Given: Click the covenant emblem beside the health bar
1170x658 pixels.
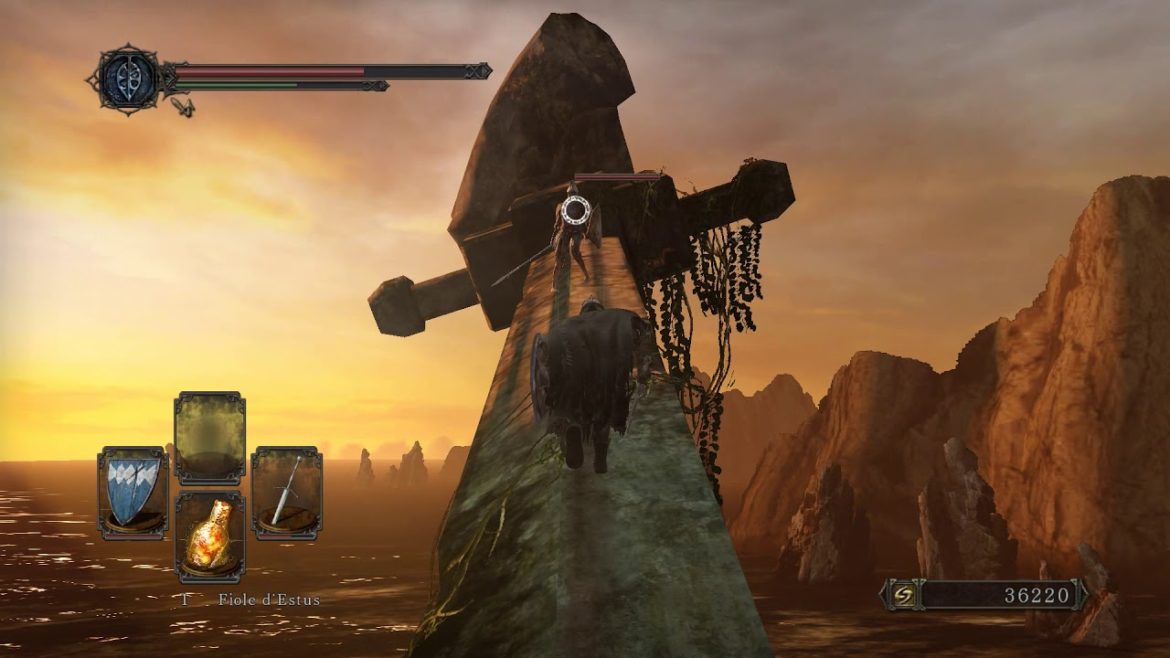Looking at the screenshot, I should (129, 78).
